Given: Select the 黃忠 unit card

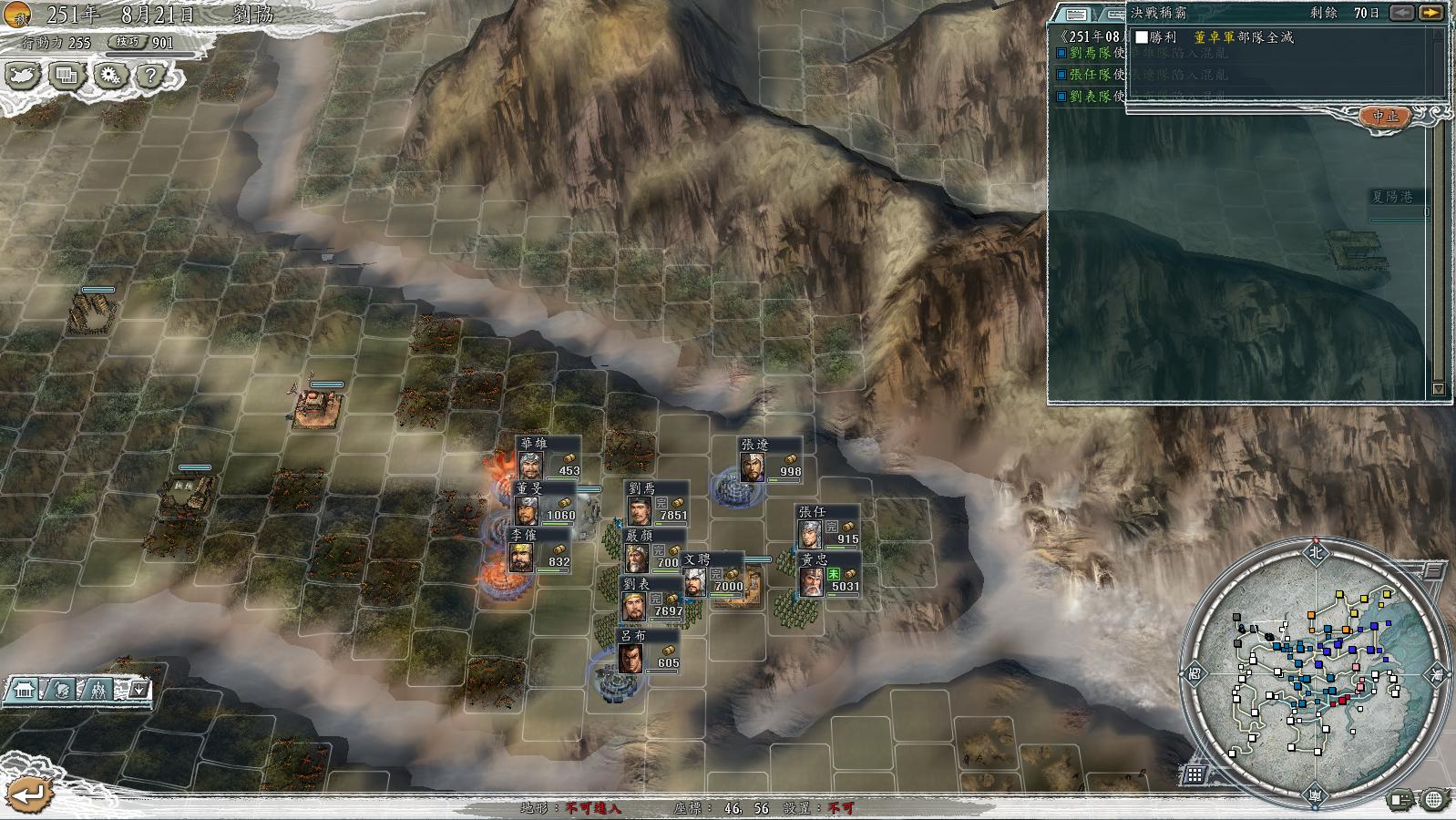Looking at the screenshot, I should (828, 576).
